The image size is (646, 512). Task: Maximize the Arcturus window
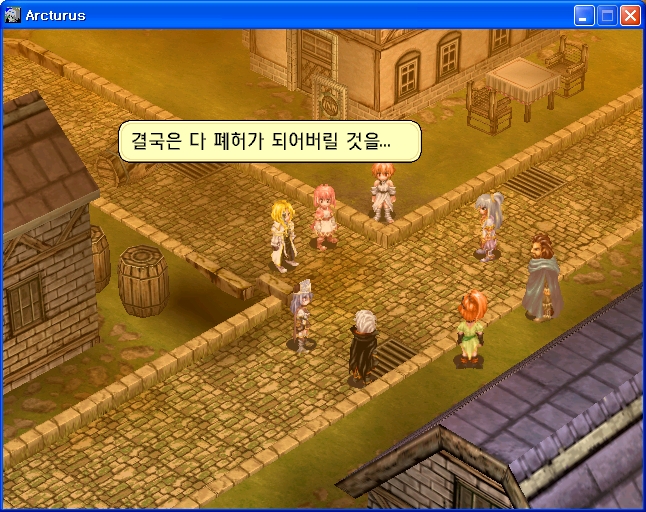click(x=607, y=15)
